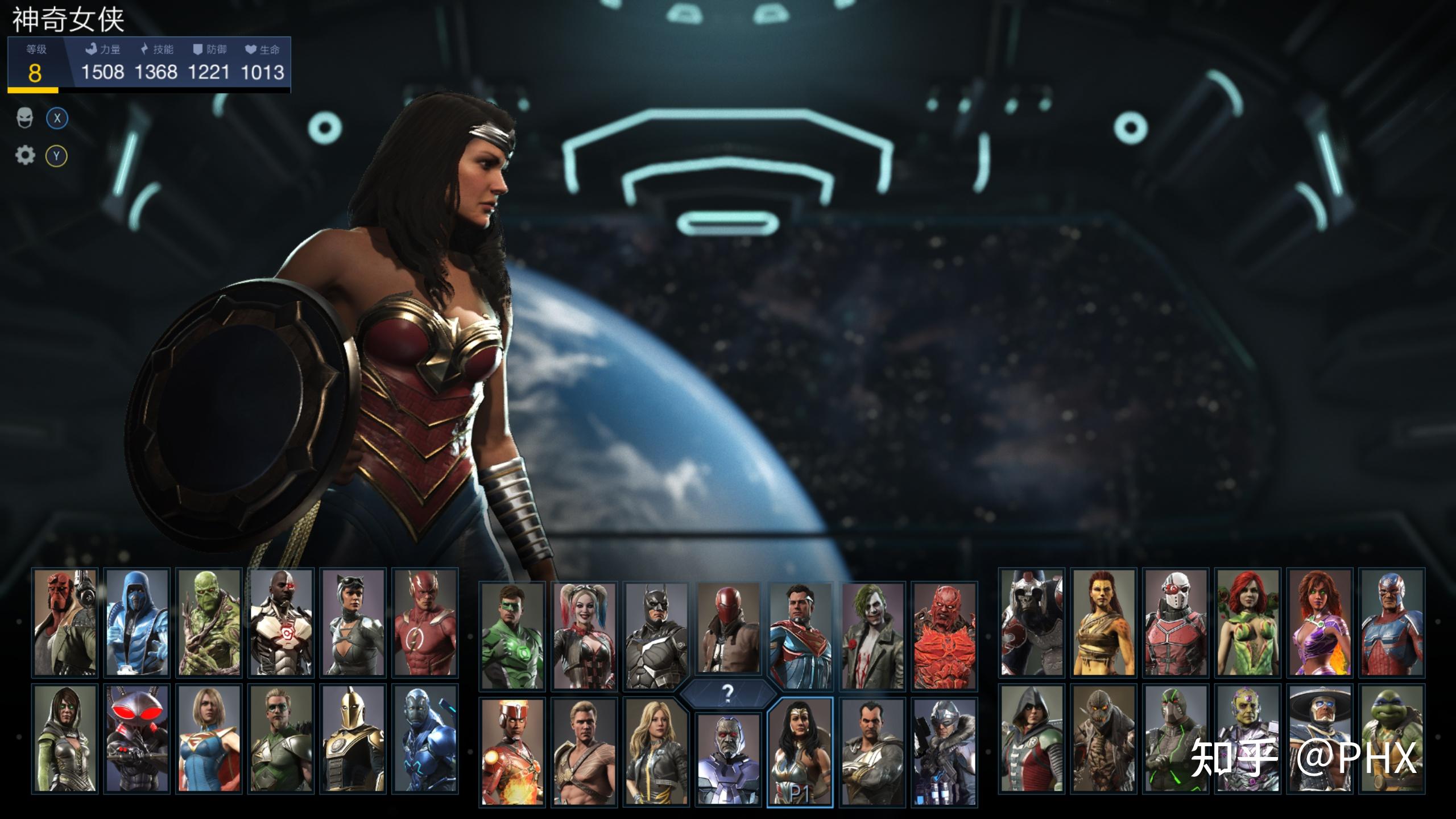Select Batman's portrait
This screenshot has width=1456, height=819.
tap(656, 636)
